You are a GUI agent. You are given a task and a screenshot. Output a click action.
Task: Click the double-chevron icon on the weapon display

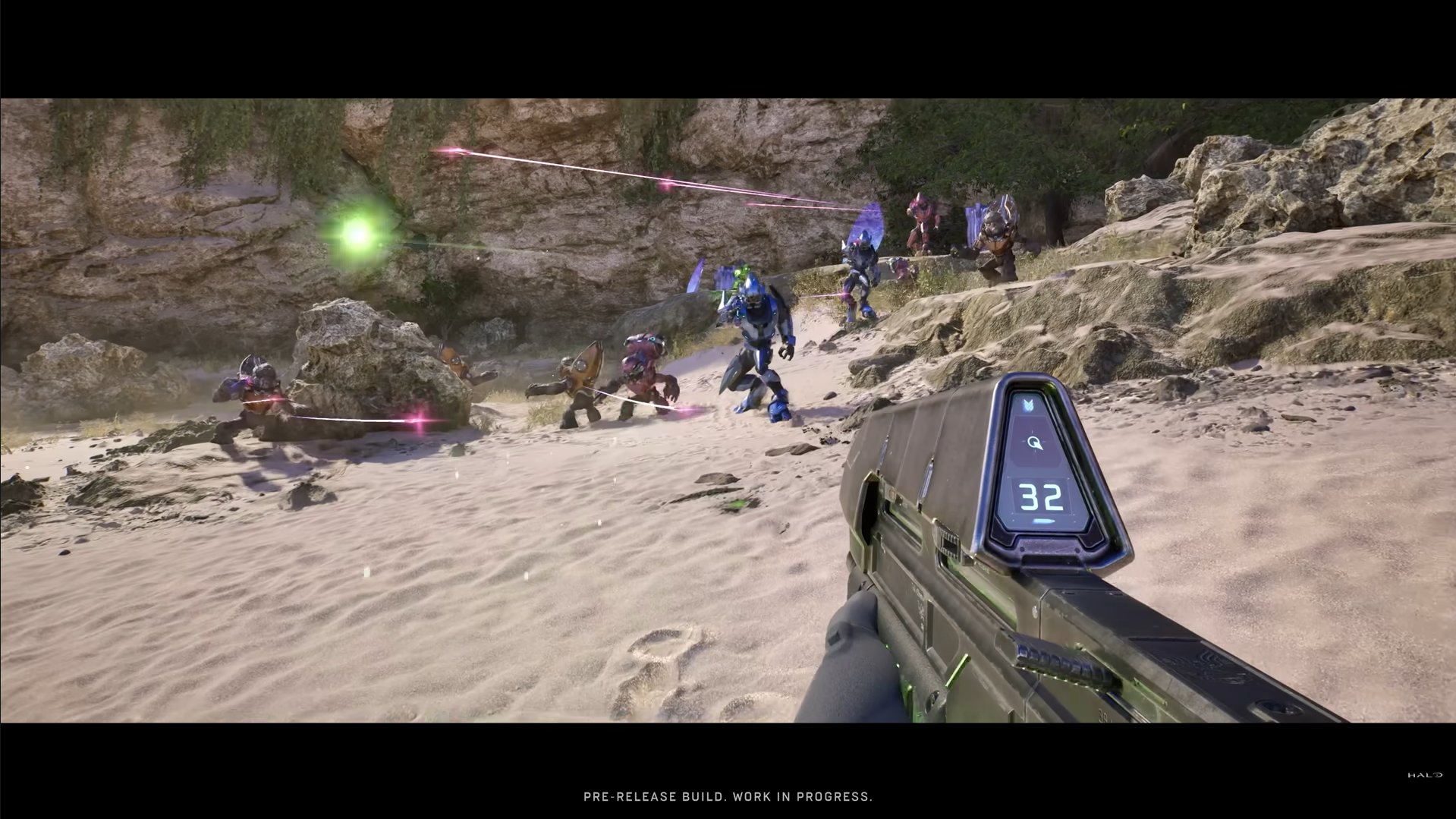[1027, 405]
